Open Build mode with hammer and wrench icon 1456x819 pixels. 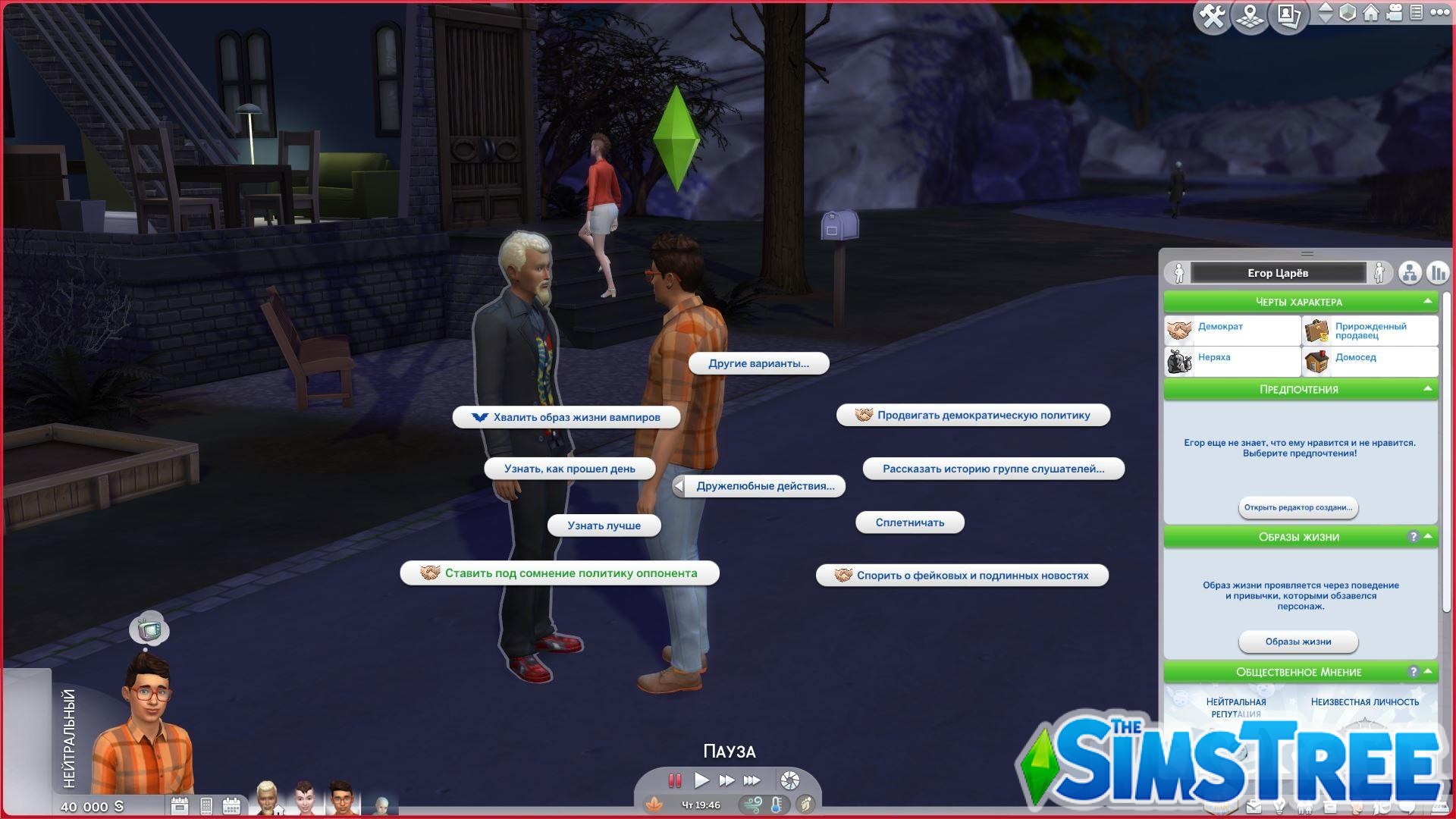(x=1213, y=13)
